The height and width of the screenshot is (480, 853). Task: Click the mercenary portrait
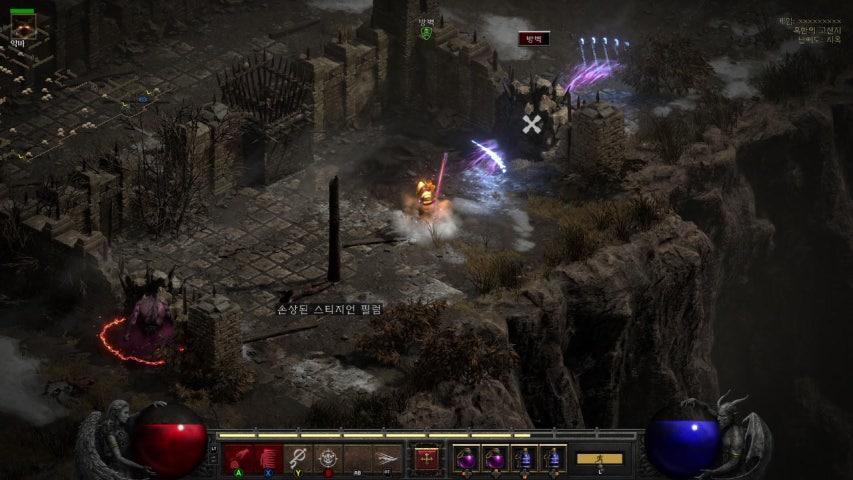tap(22, 27)
